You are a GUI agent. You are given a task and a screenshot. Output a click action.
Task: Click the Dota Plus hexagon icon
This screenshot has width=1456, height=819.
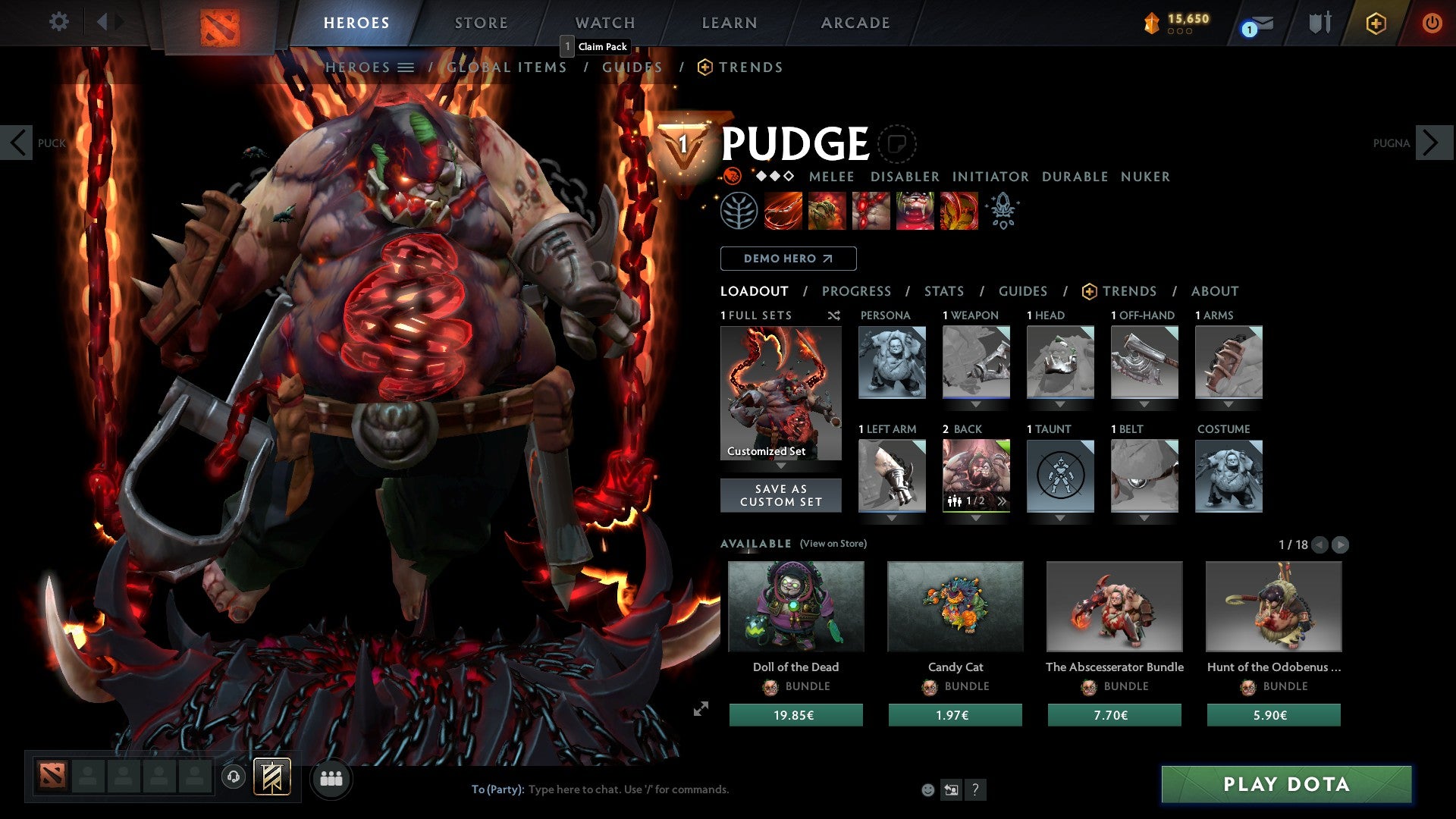[1375, 23]
